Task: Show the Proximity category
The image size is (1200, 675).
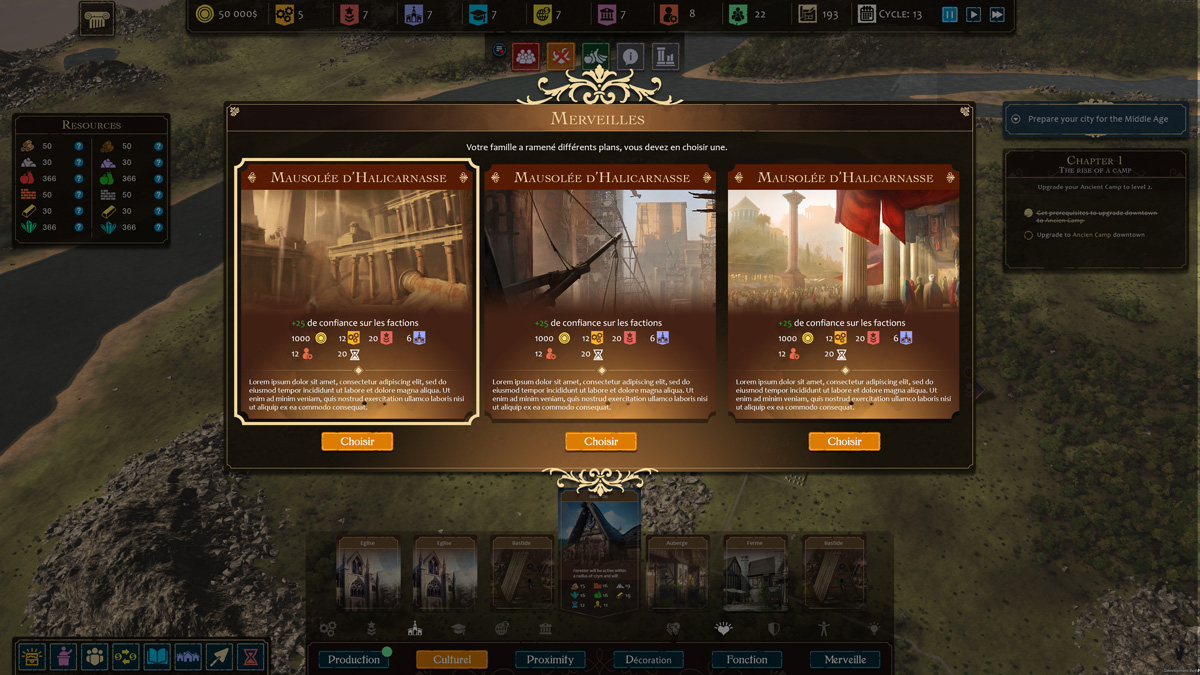Action: (x=550, y=660)
